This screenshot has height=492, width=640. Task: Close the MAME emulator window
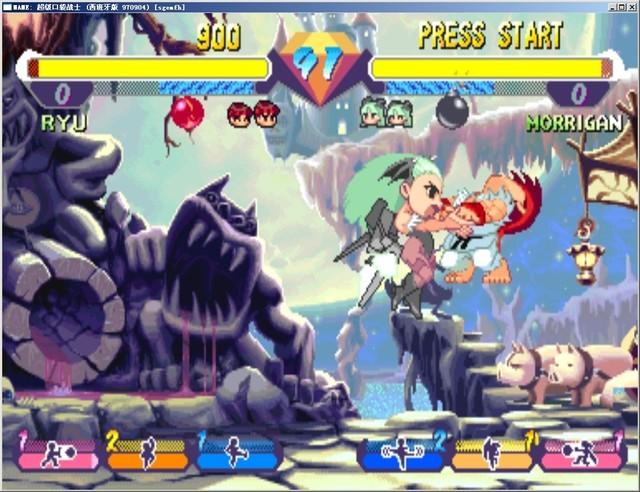click(630, 6)
